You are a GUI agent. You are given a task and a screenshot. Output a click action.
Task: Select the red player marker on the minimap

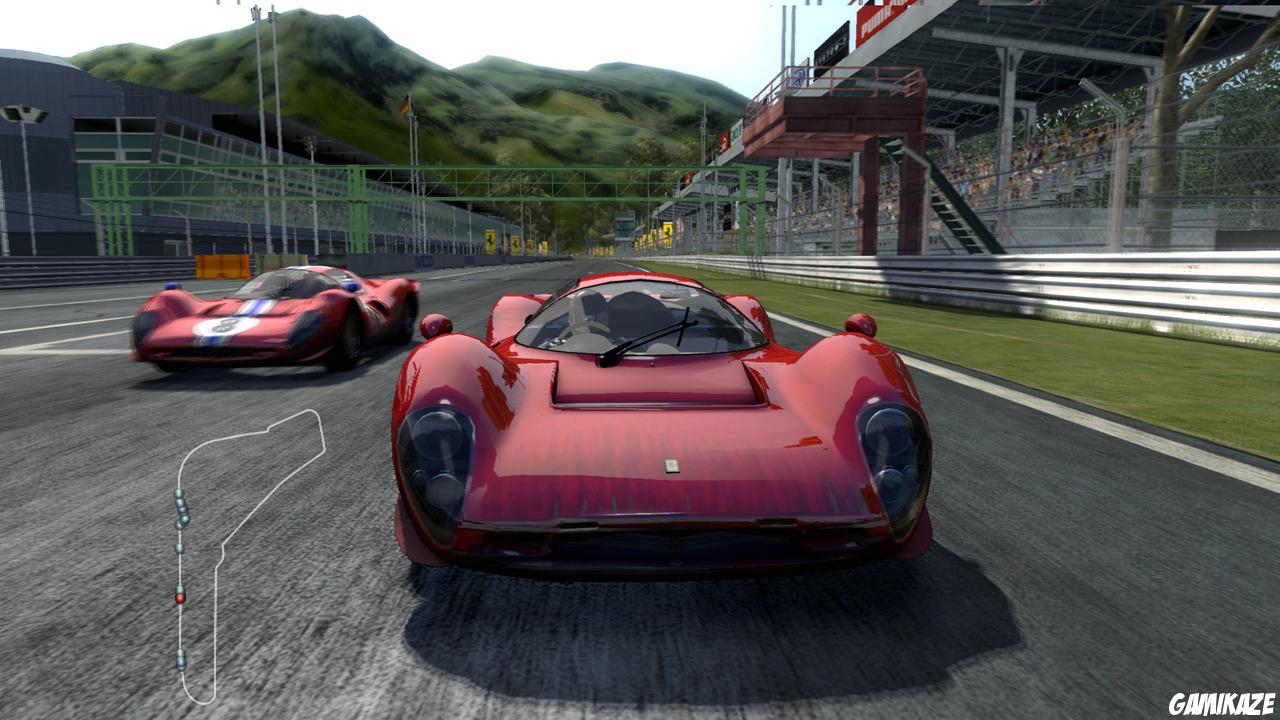[x=180, y=596]
